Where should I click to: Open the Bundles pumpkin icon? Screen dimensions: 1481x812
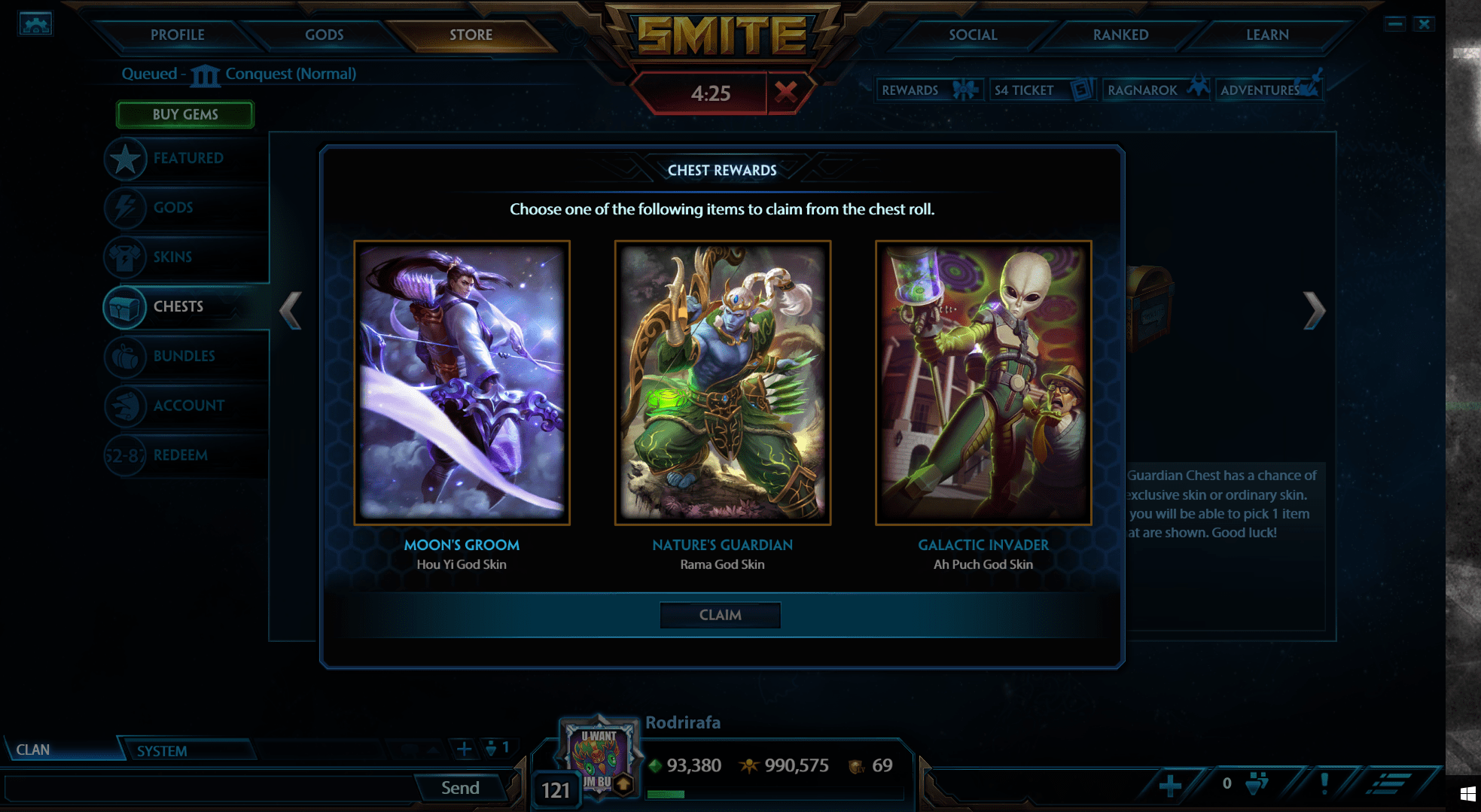tap(126, 357)
